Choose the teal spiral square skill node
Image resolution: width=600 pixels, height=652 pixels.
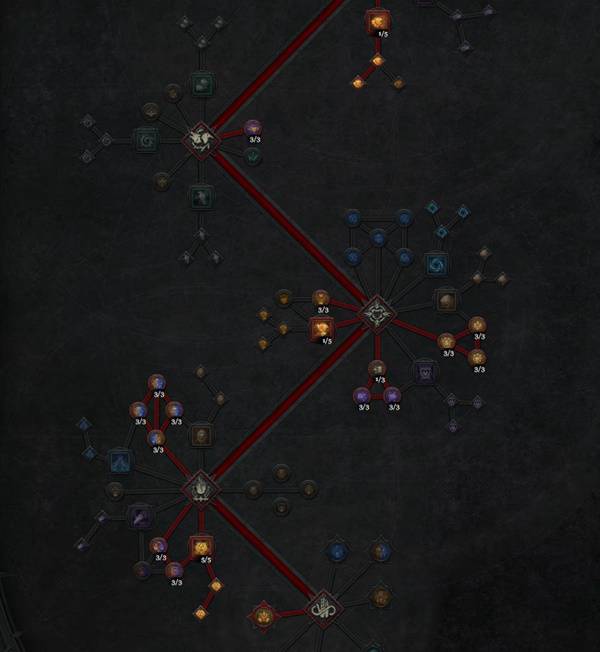(146, 139)
